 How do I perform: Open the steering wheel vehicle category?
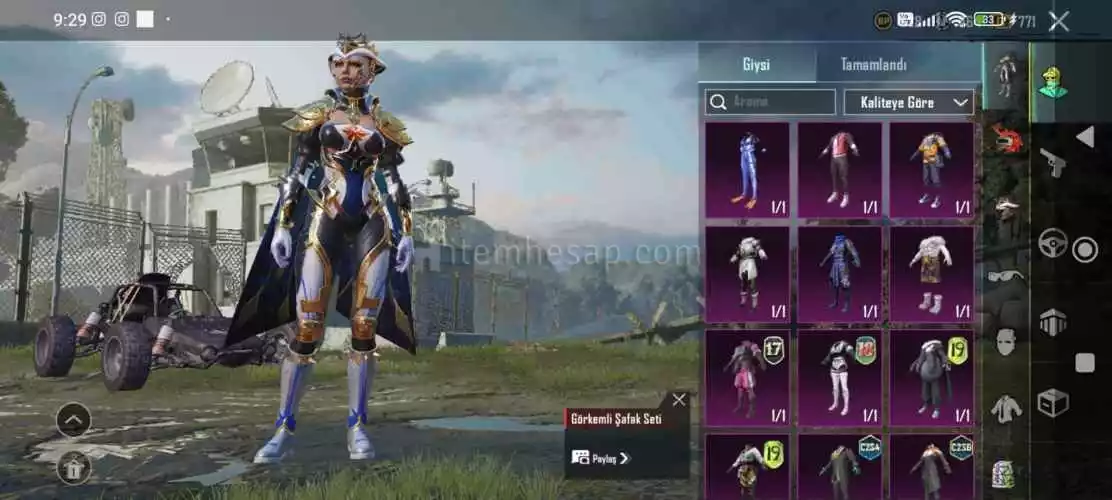(1052, 243)
